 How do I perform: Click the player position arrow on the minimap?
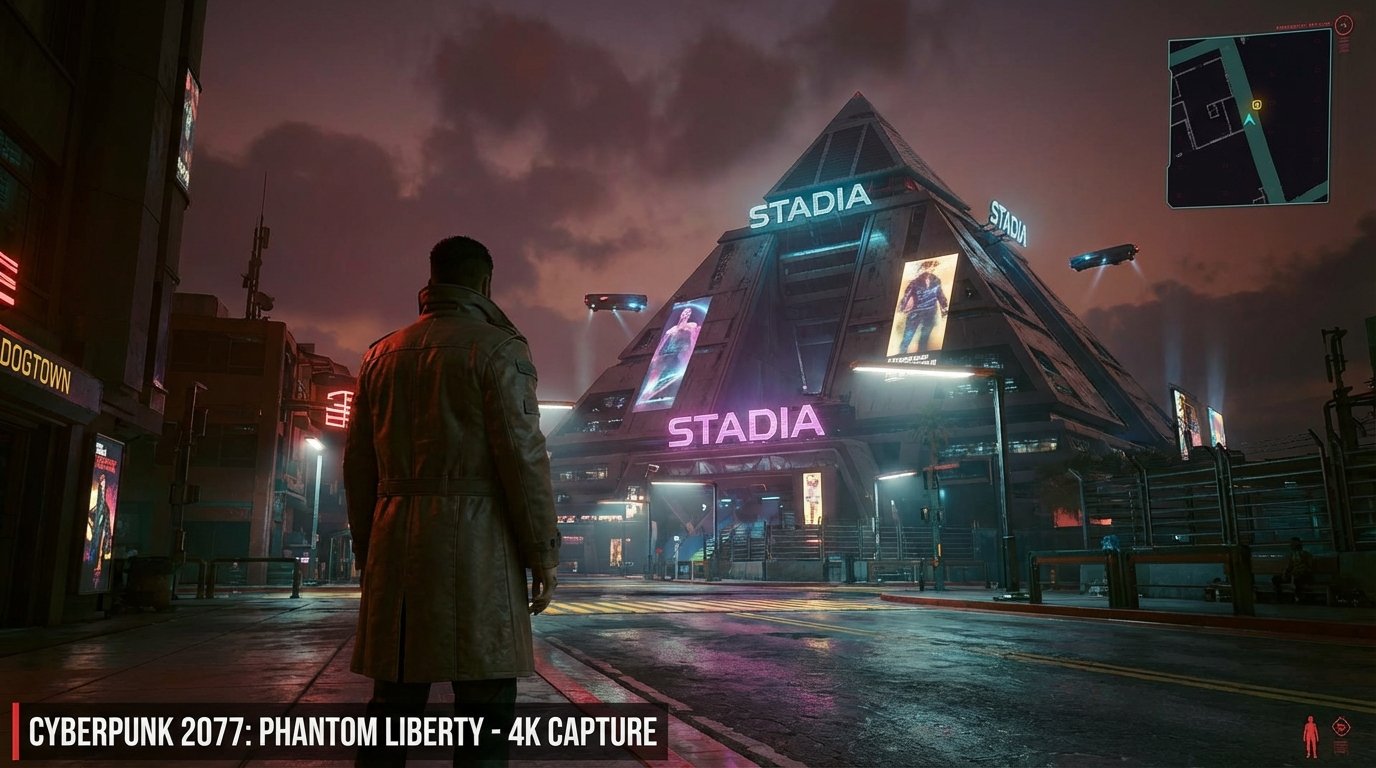(1249, 119)
